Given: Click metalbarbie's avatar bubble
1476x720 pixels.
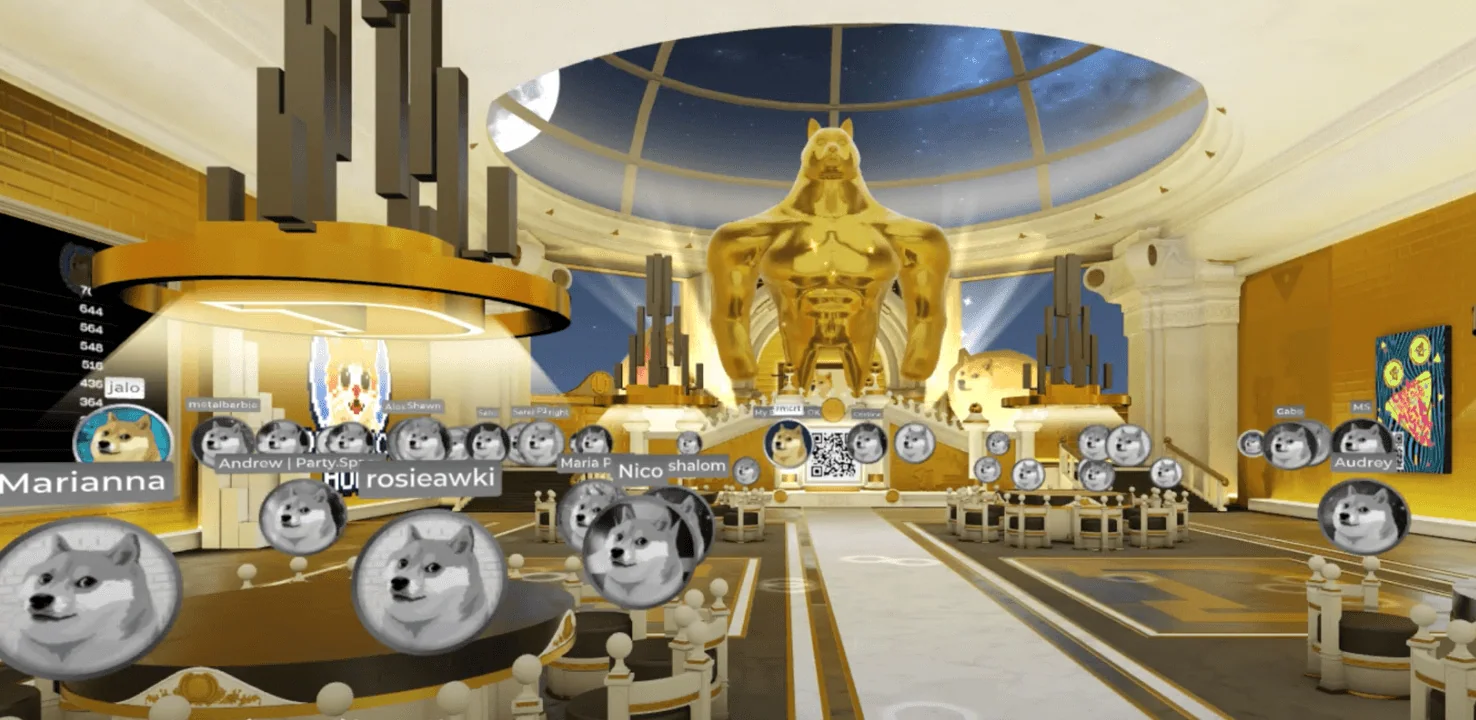Looking at the screenshot, I should pyautogui.click(x=223, y=441).
